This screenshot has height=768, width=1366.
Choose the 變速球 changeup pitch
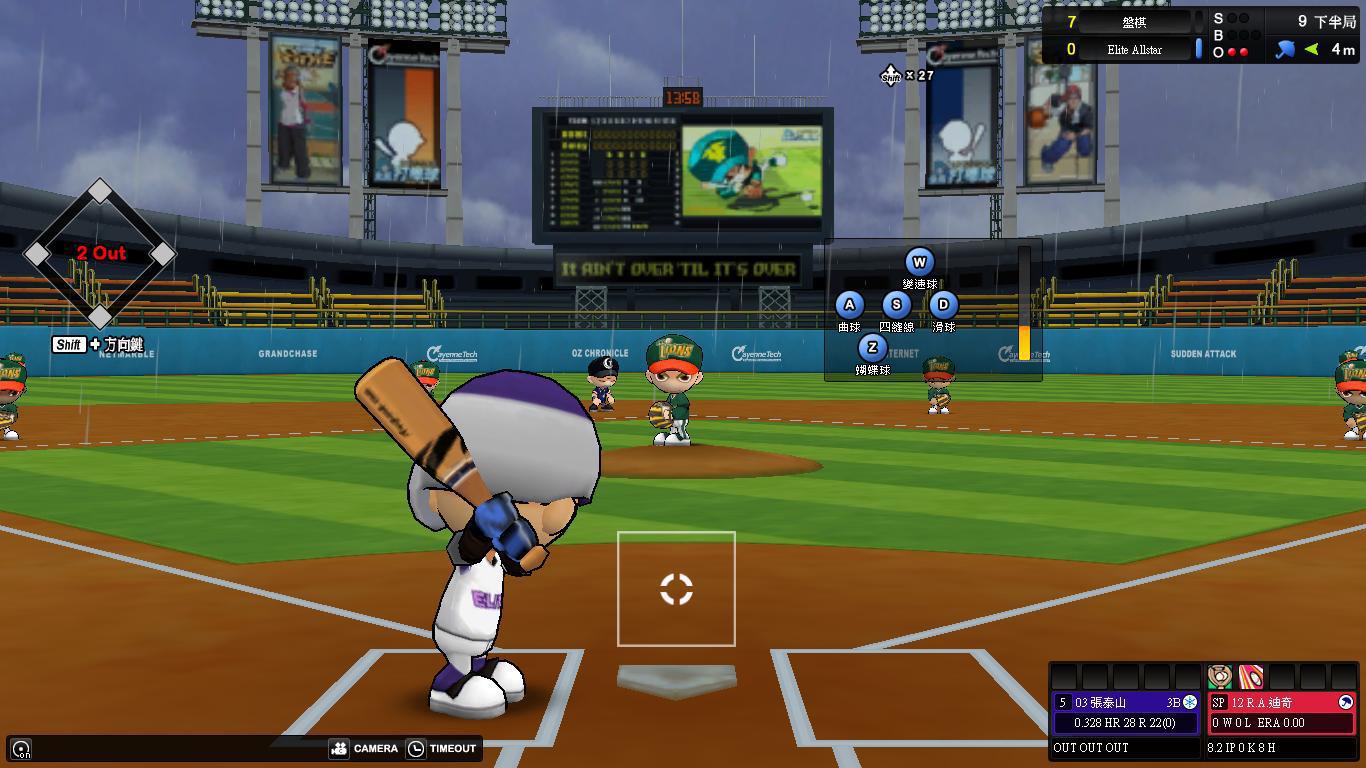click(919, 263)
